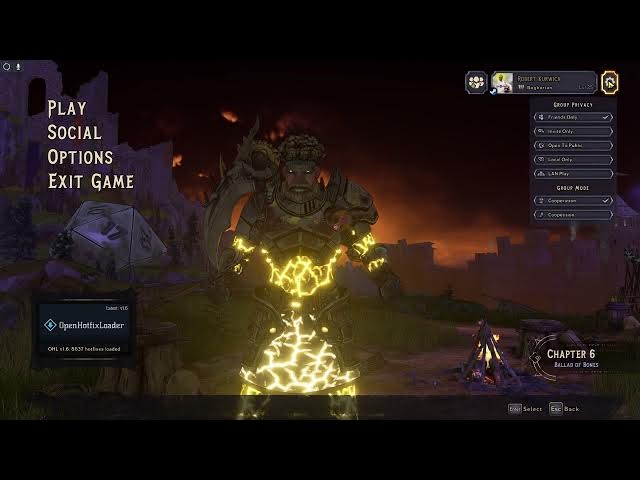Open the party members icon
The image size is (640, 480).
(x=476, y=82)
